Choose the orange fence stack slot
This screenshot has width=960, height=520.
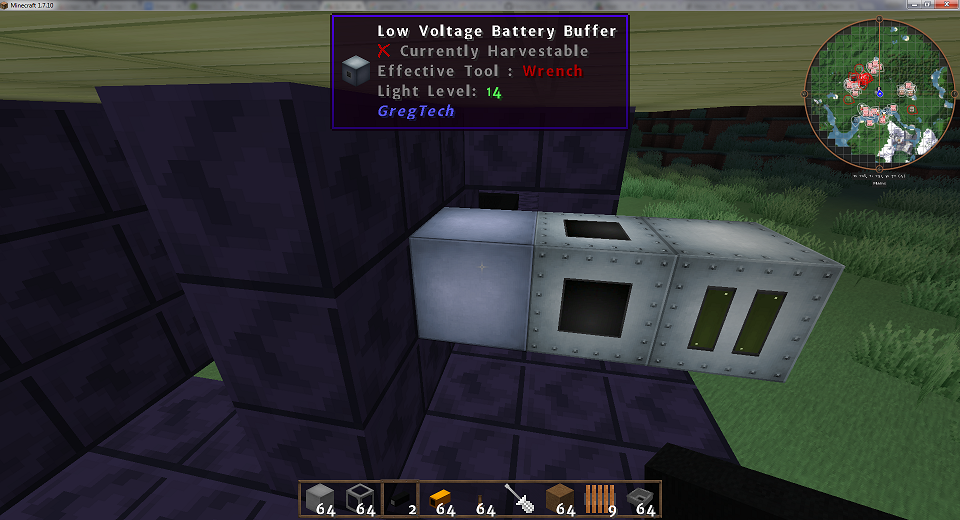(x=598, y=498)
